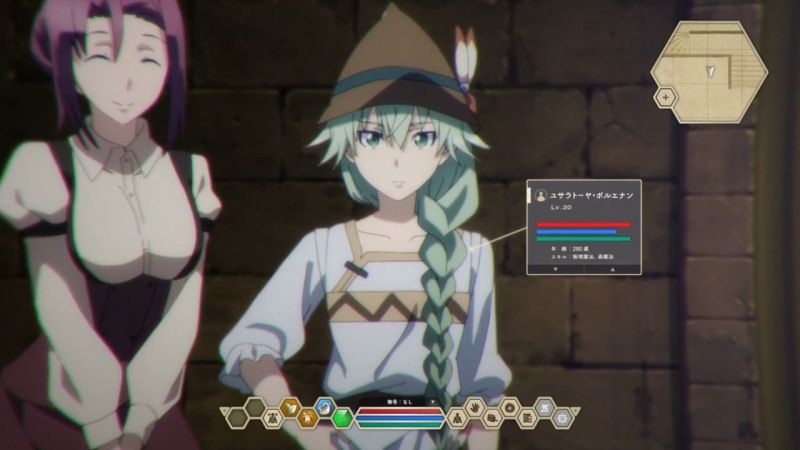Activate the blue skill icon in hotbar
The image size is (800, 450).
325,408
